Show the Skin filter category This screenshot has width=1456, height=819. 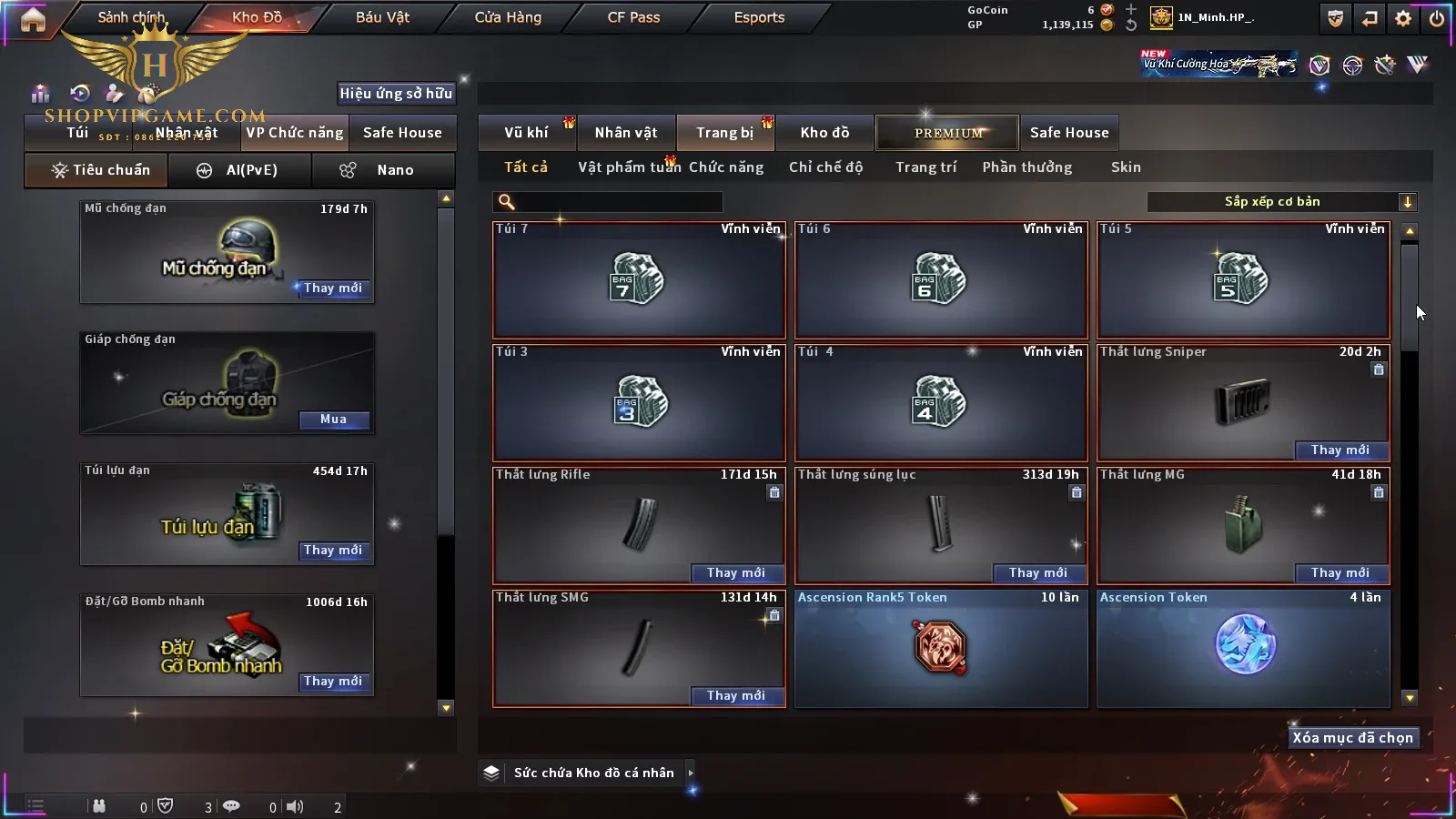pos(1126,167)
